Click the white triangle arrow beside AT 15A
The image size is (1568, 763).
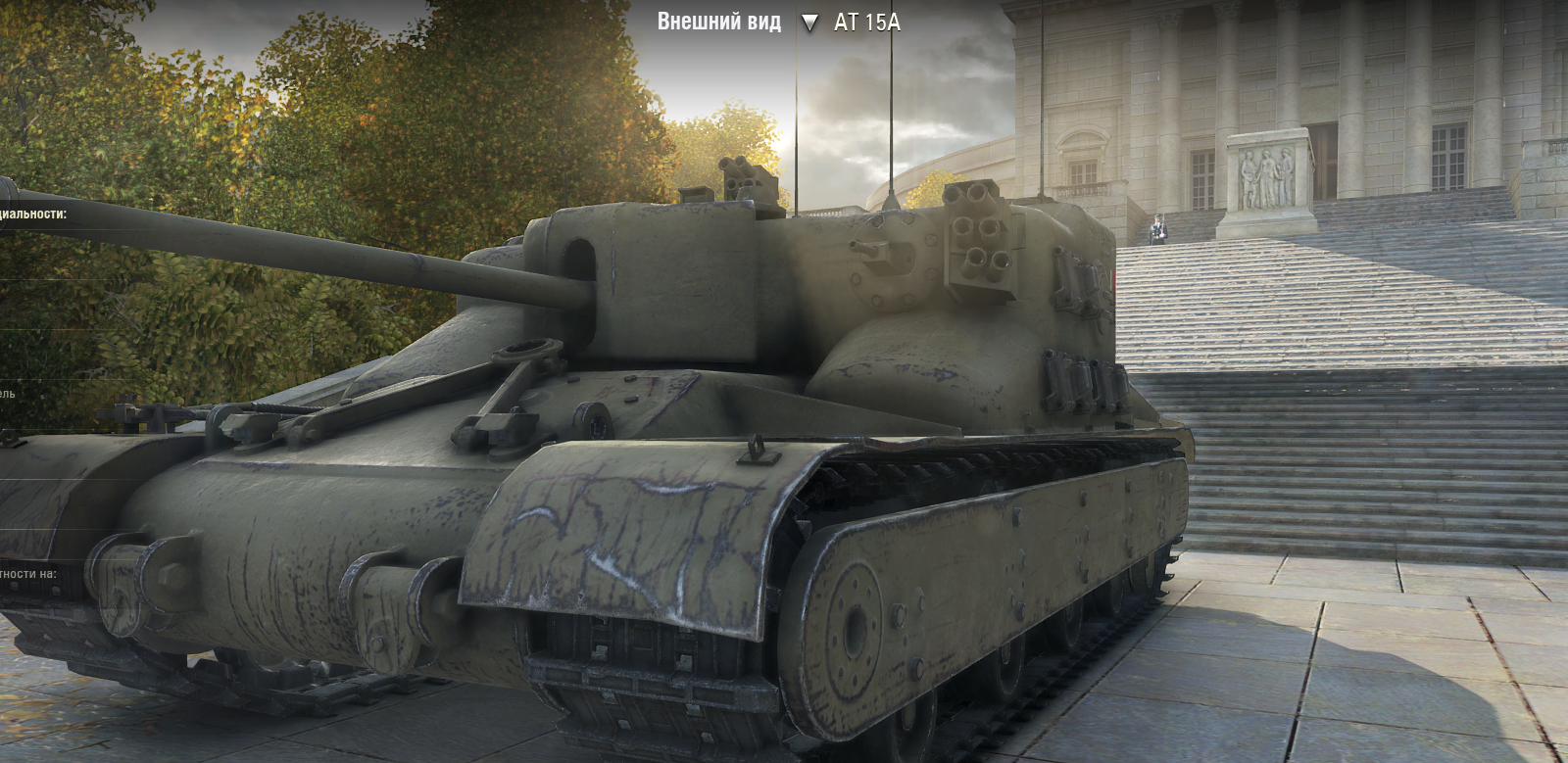(809, 23)
